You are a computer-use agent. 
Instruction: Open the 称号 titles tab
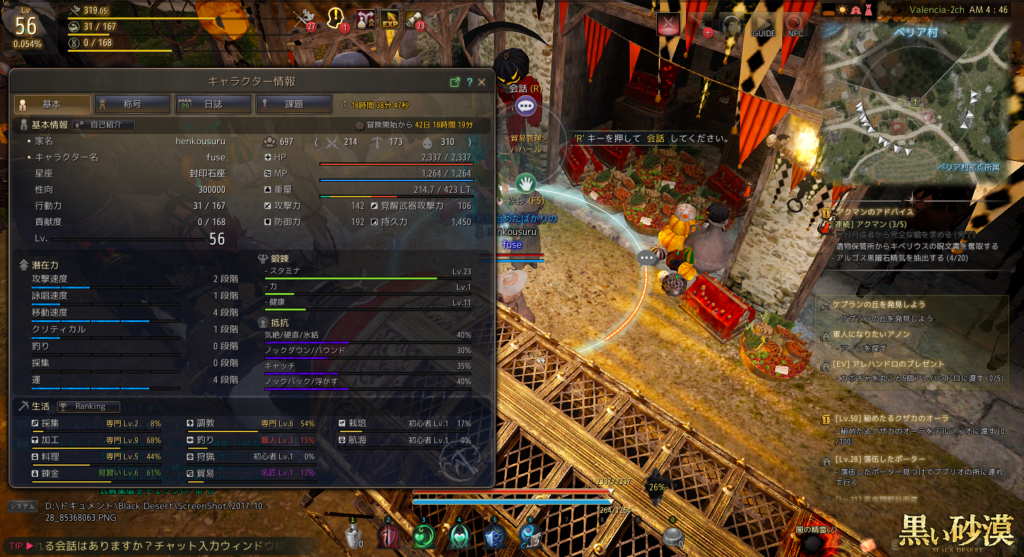click(128, 104)
